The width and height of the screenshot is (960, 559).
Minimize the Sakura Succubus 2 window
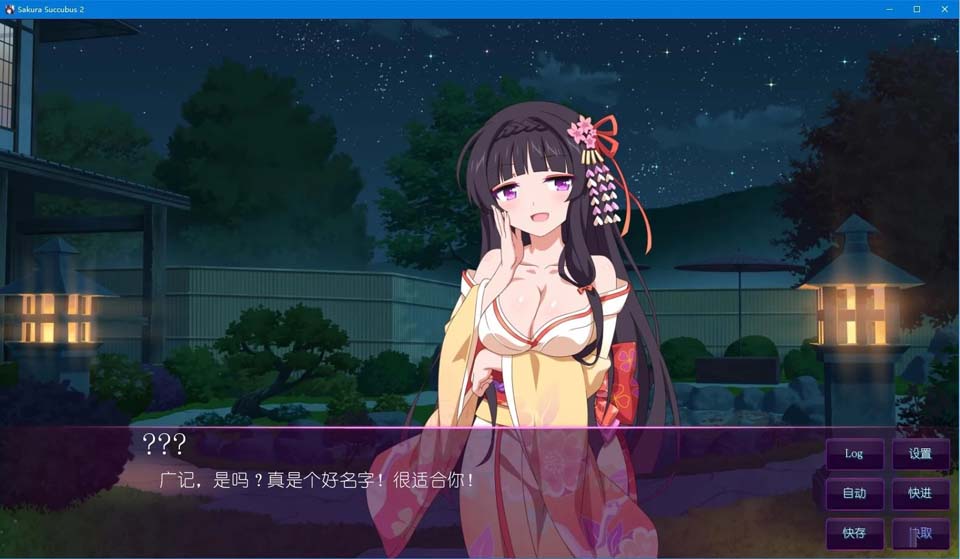pyautogui.click(x=889, y=9)
